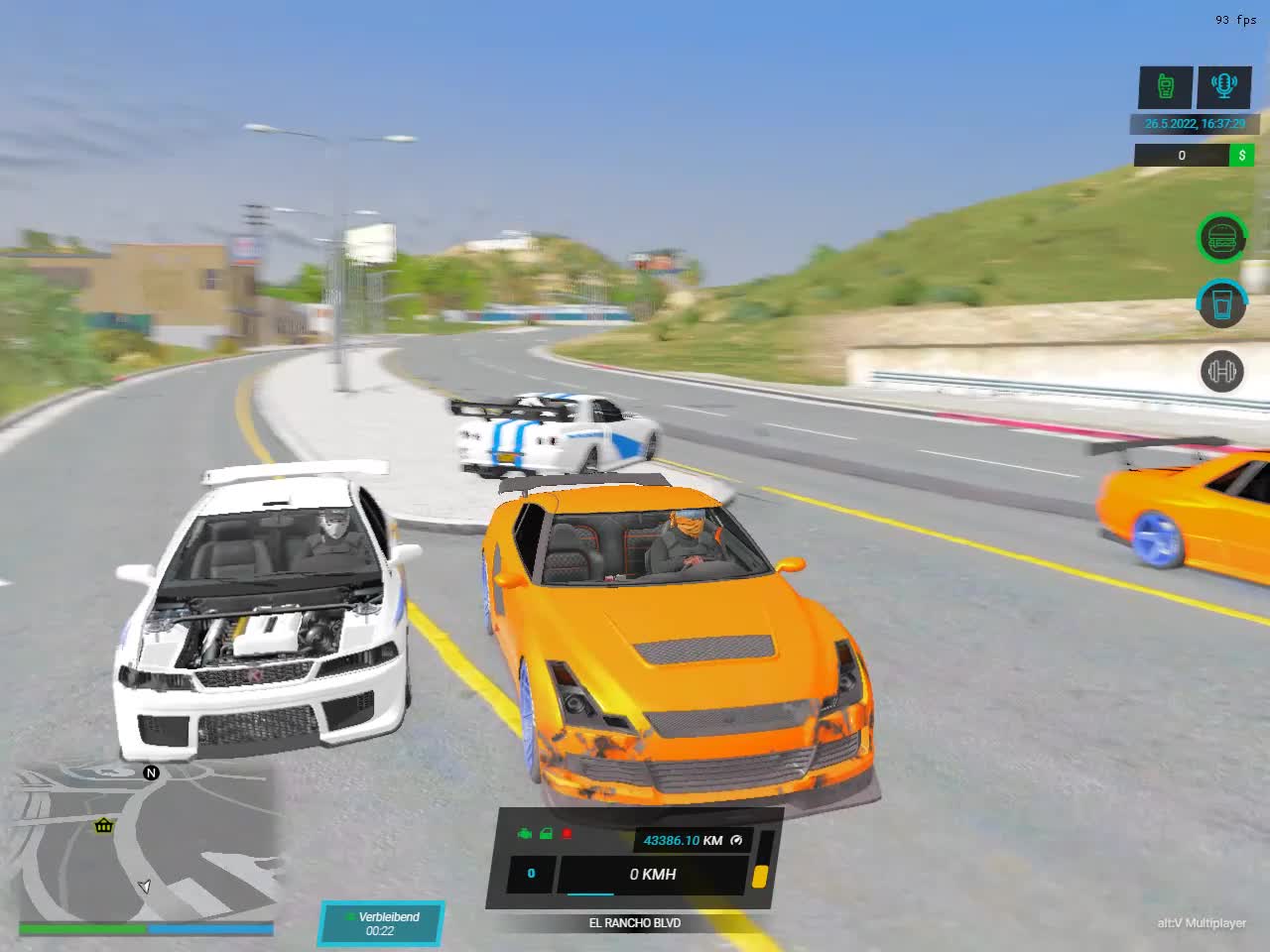Image resolution: width=1270 pixels, height=952 pixels.
Task: Select the drink cup thirst indicator
Action: pyautogui.click(x=1222, y=303)
